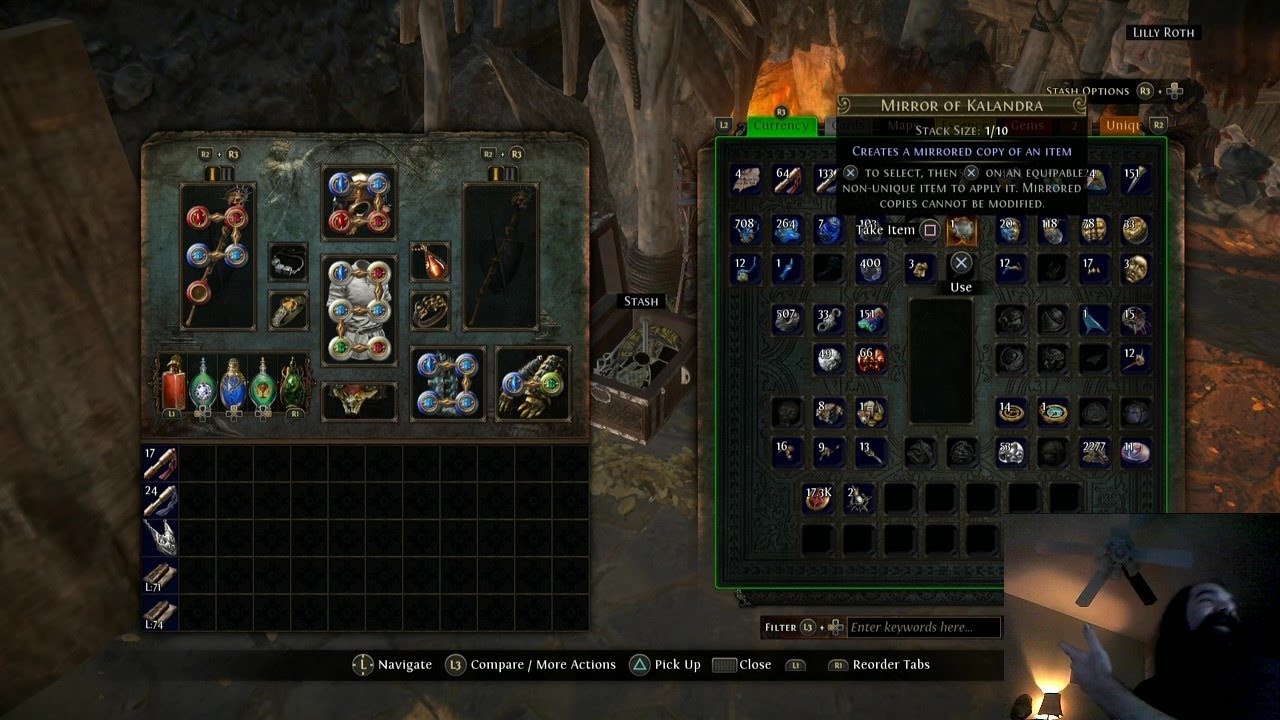1280x720 pixels.
Task: Select the red life flask
Action: 173,383
